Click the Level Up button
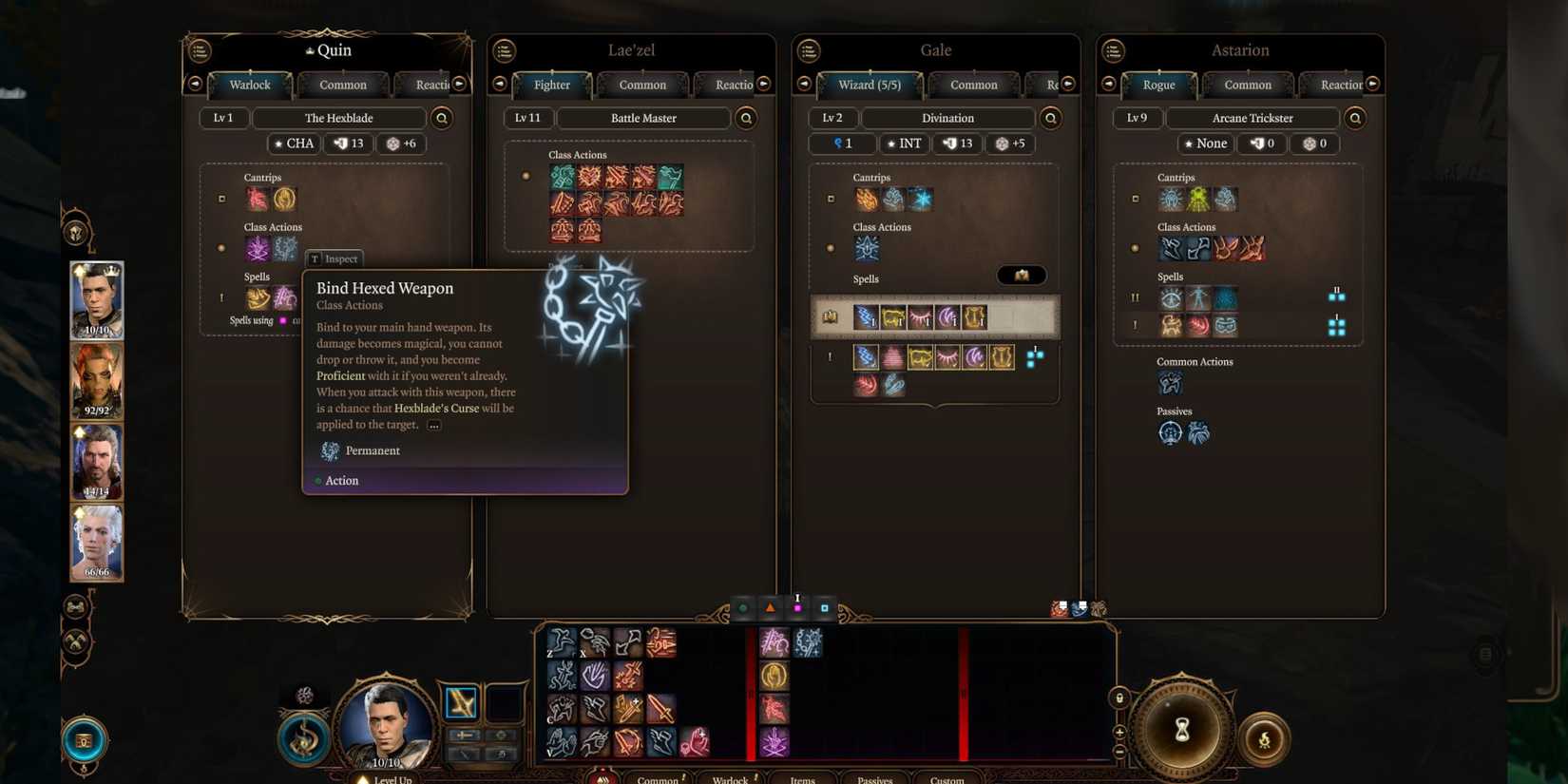This screenshot has width=1568, height=784. click(x=388, y=777)
